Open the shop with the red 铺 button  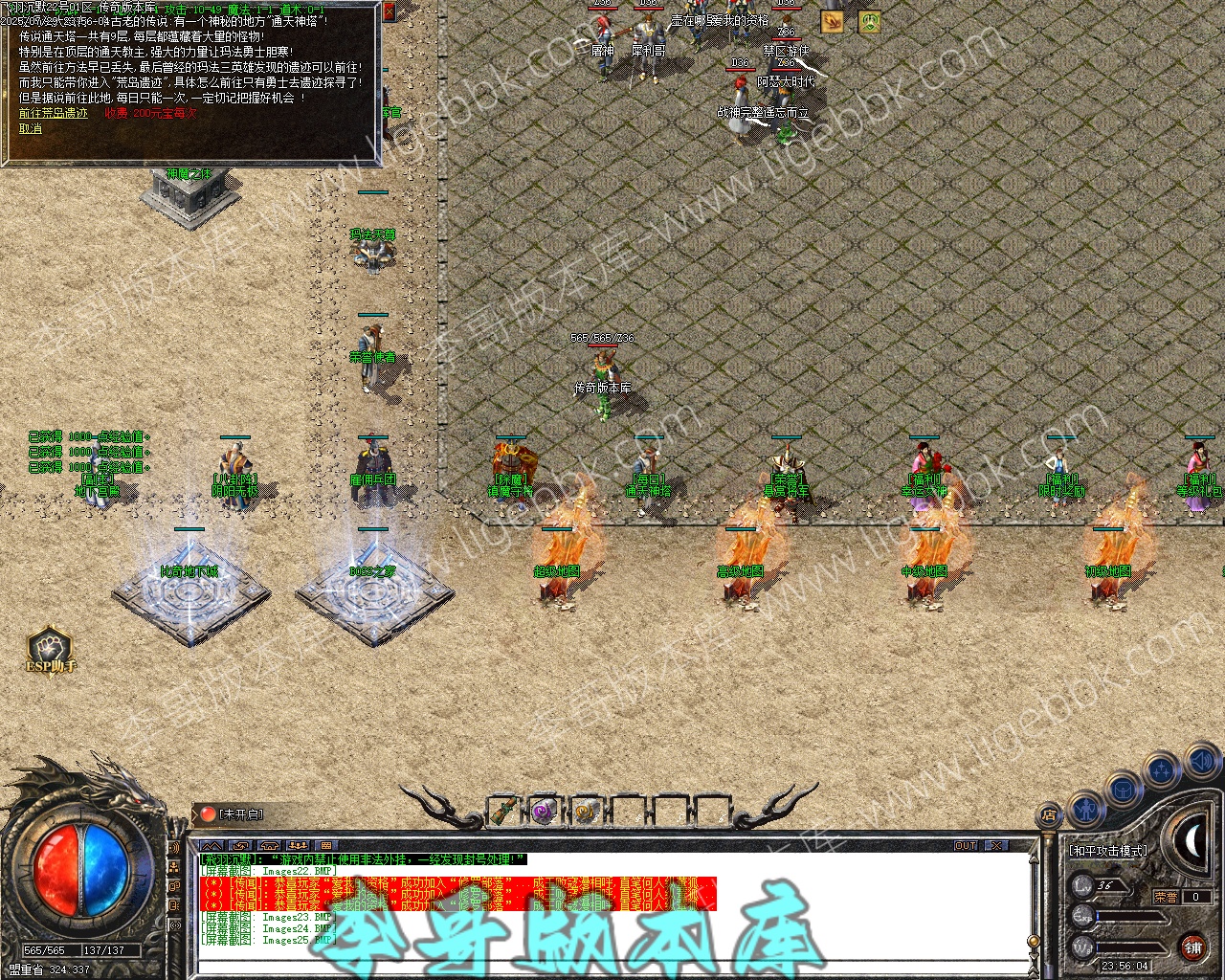(x=1192, y=947)
